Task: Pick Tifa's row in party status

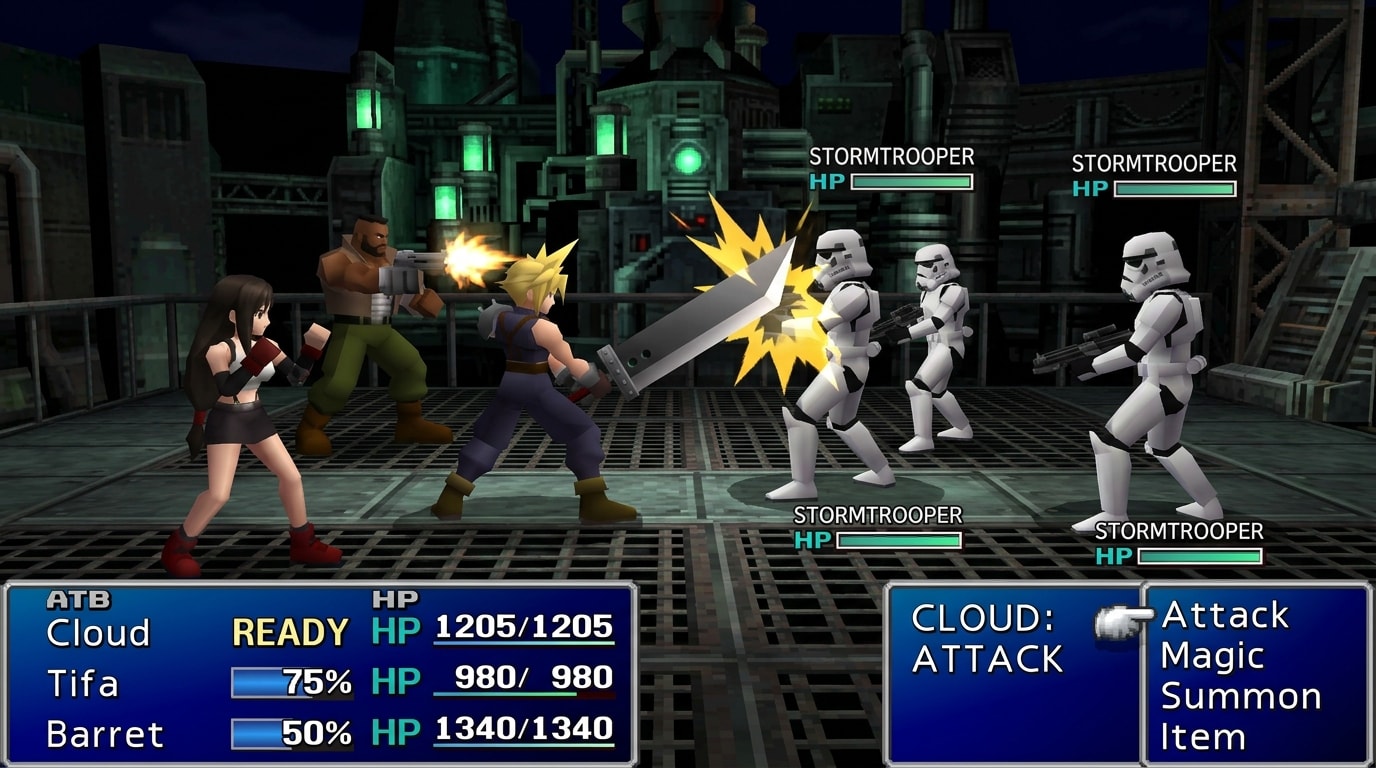Action: (83, 684)
